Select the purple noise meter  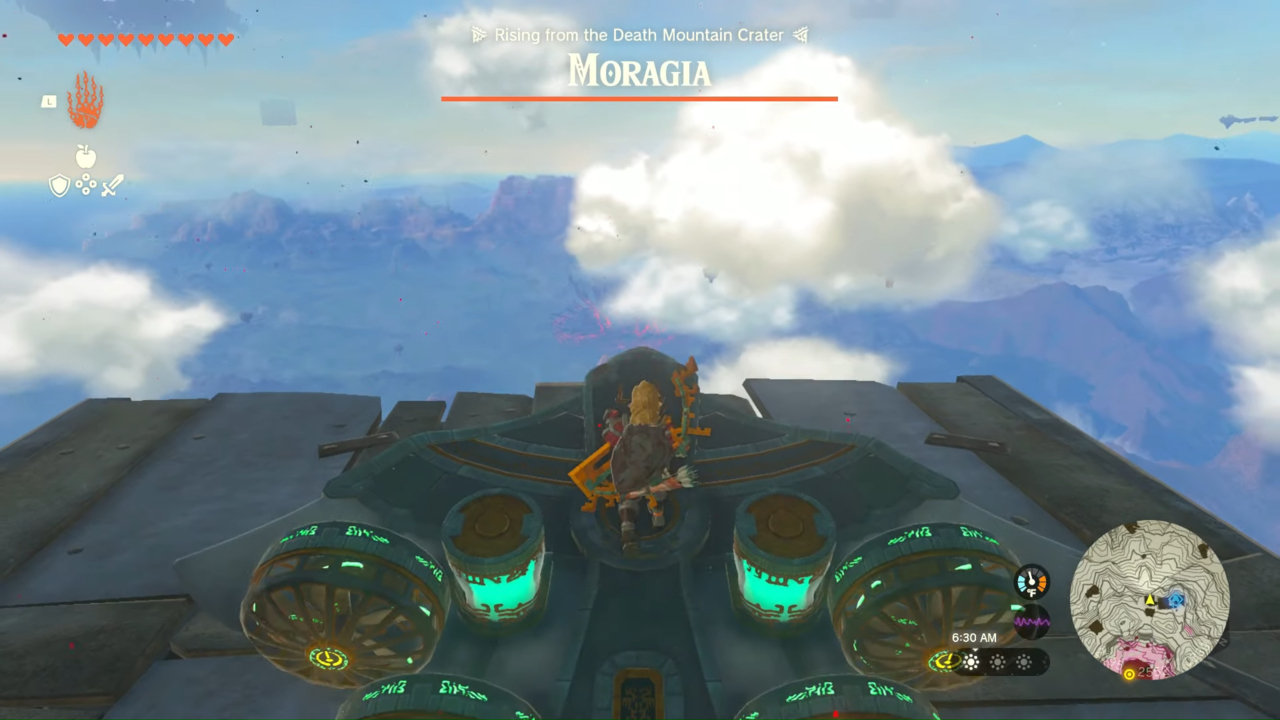pyautogui.click(x=1032, y=621)
